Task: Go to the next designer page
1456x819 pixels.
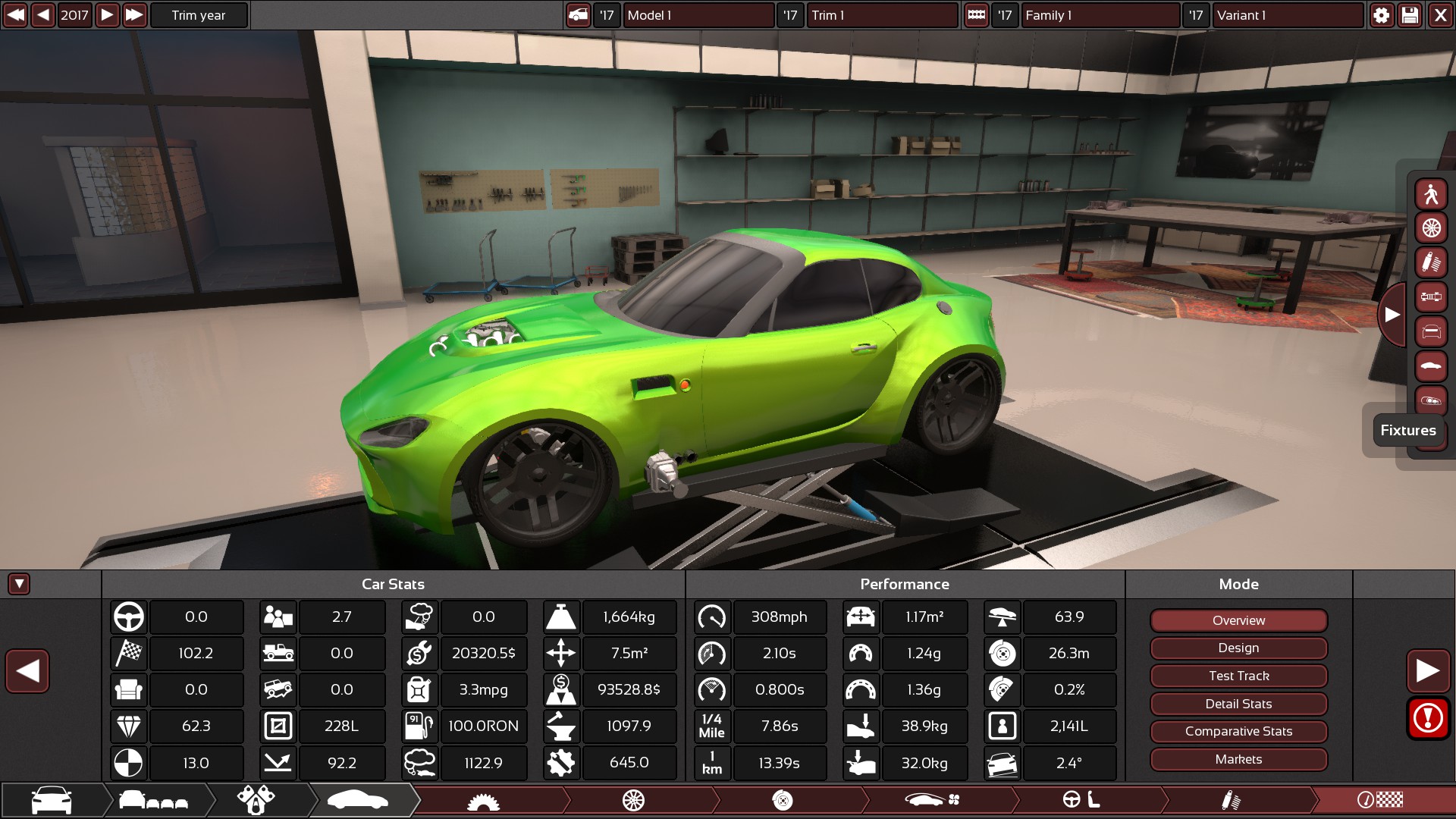Action: click(1428, 670)
